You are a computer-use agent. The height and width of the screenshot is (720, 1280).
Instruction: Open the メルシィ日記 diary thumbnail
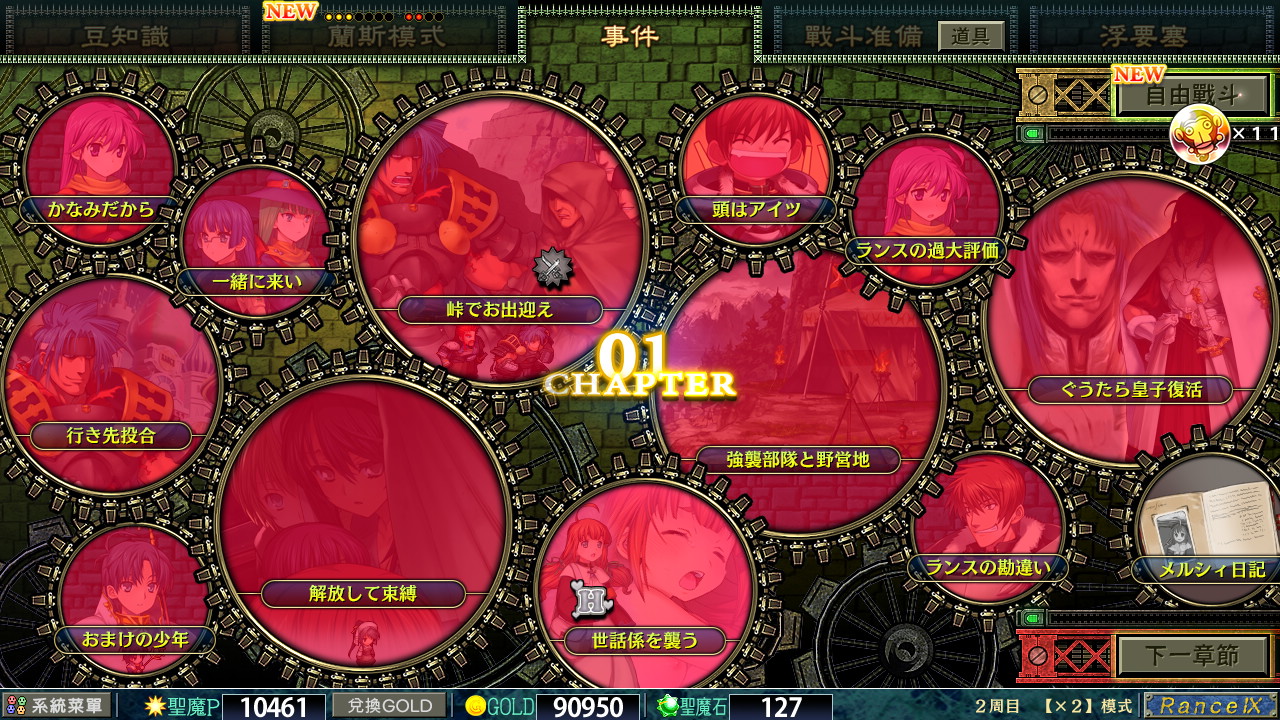(1205, 530)
